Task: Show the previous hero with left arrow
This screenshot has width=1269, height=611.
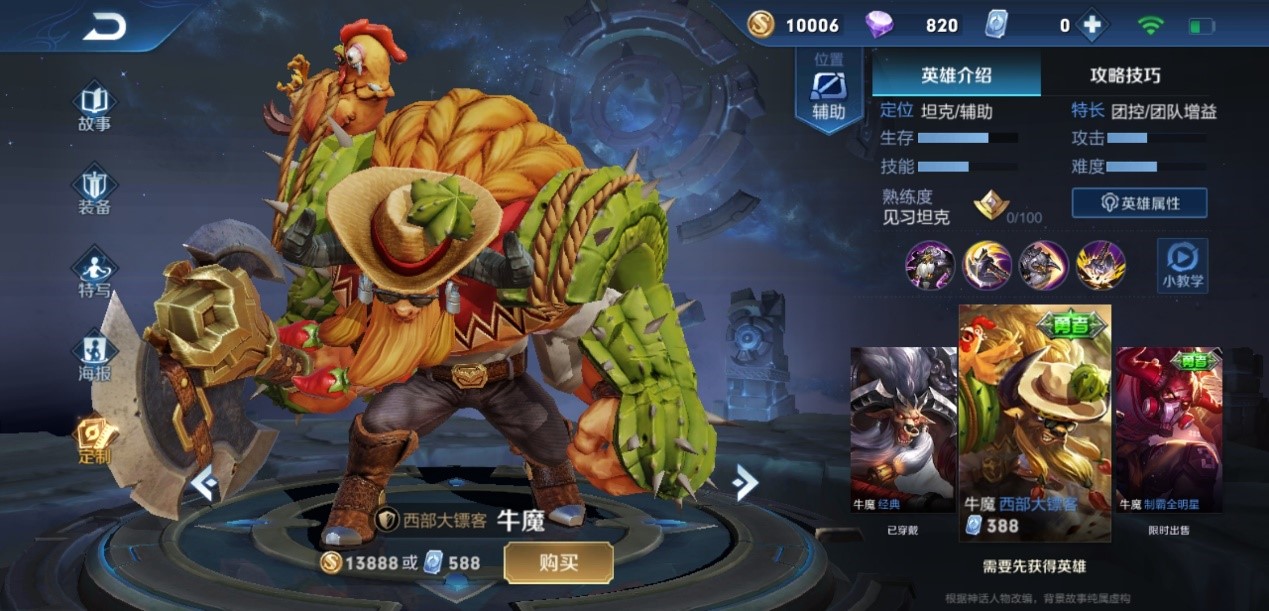Action: coord(204,484)
